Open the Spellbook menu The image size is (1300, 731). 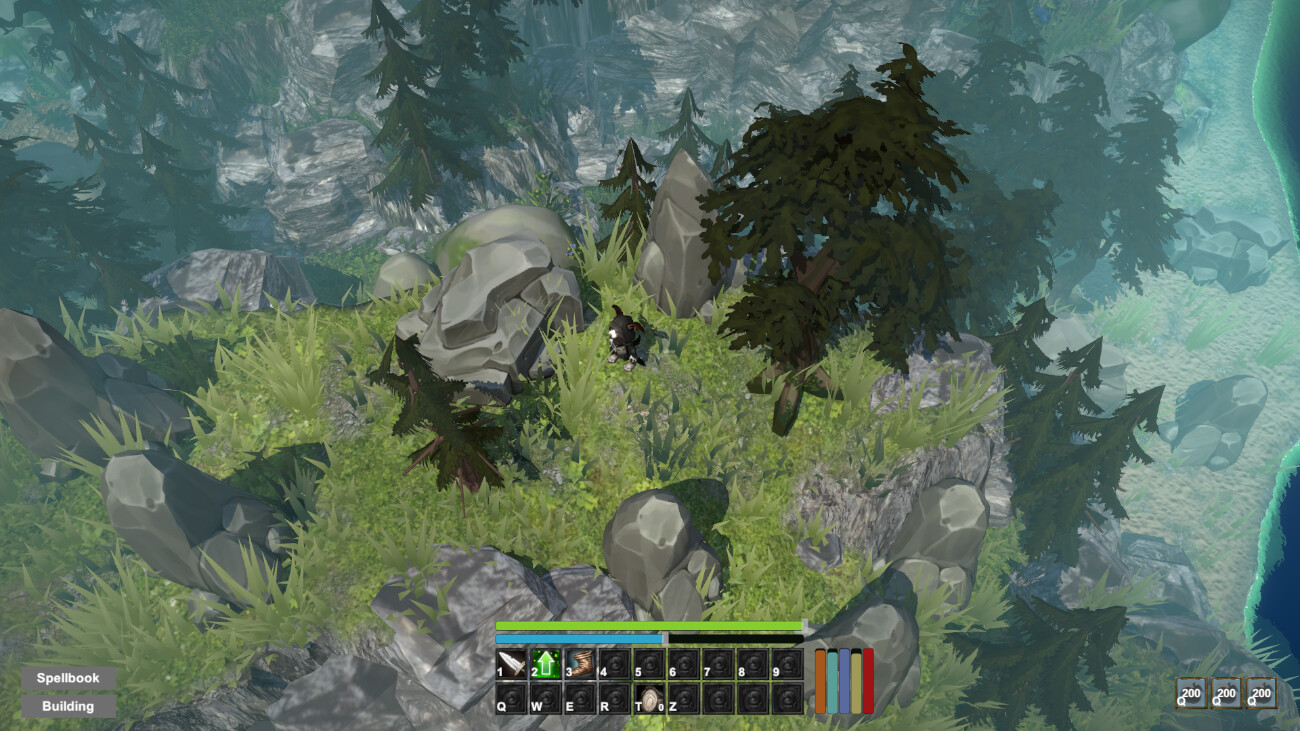point(67,677)
